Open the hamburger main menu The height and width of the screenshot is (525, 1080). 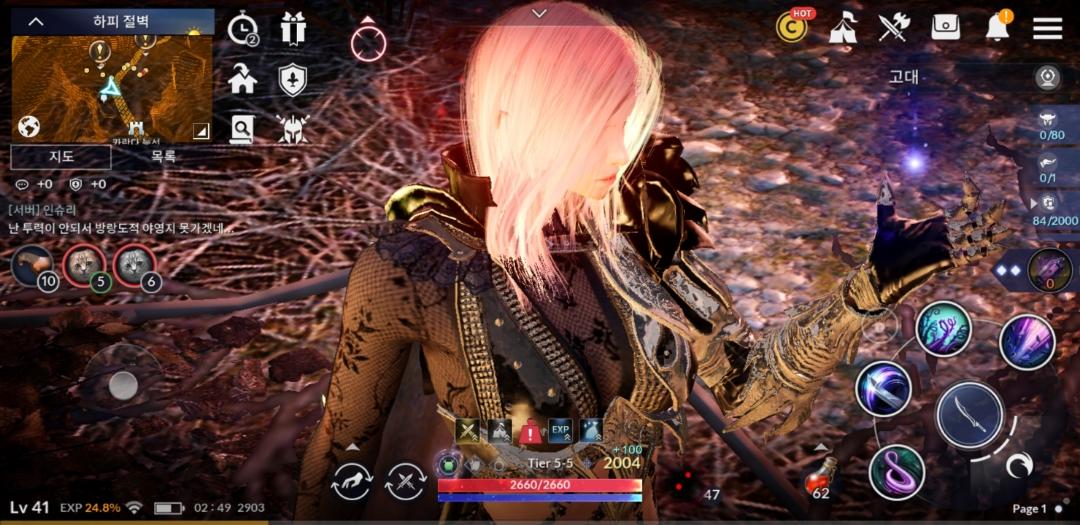1047,28
